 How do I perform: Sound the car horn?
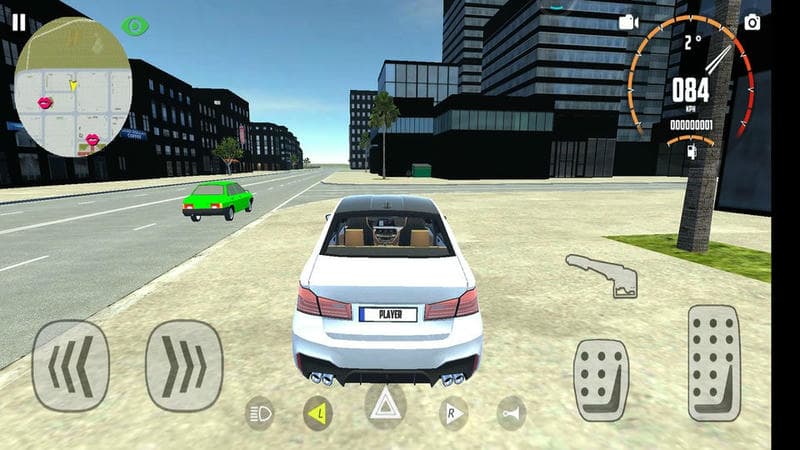pyautogui.click(x=512, y=412)
